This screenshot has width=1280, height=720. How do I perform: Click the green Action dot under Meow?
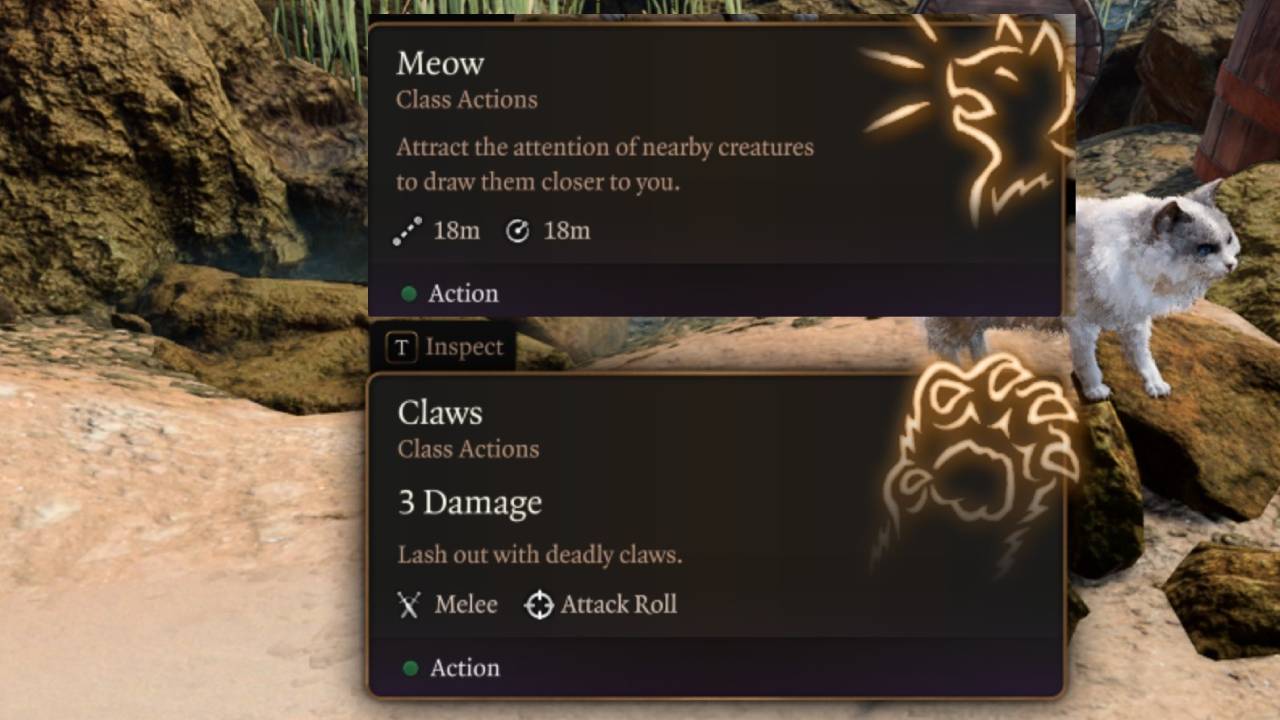409,294
